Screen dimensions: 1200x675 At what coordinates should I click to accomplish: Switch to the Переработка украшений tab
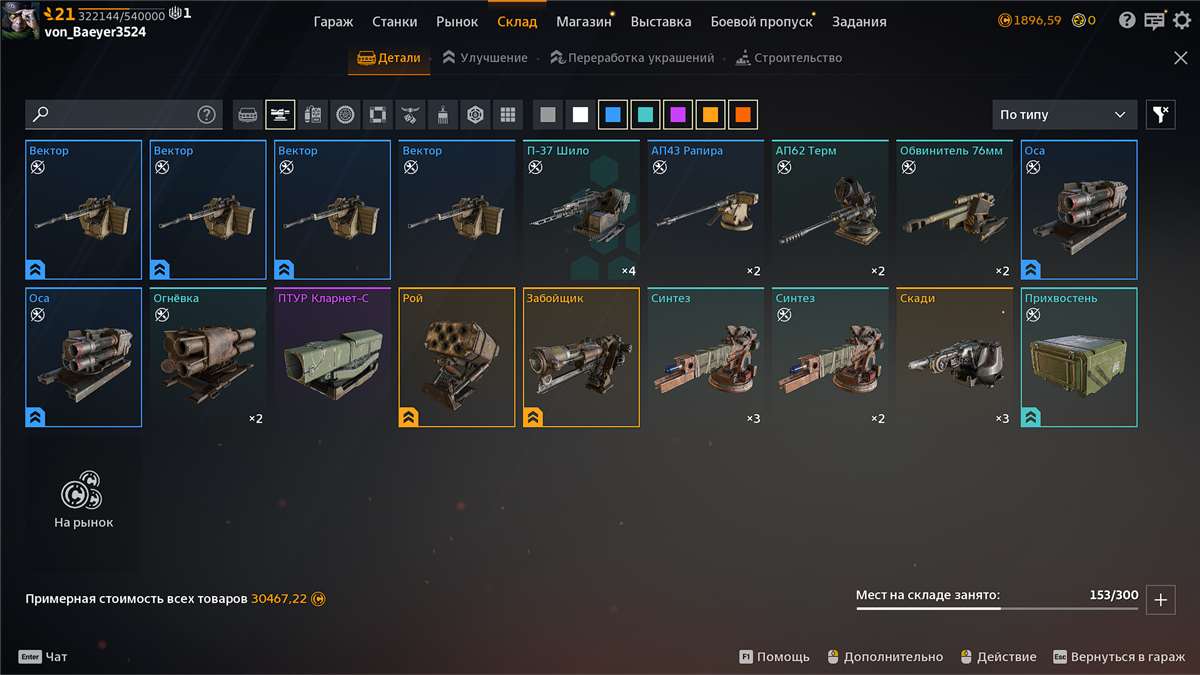coord(632,58)
